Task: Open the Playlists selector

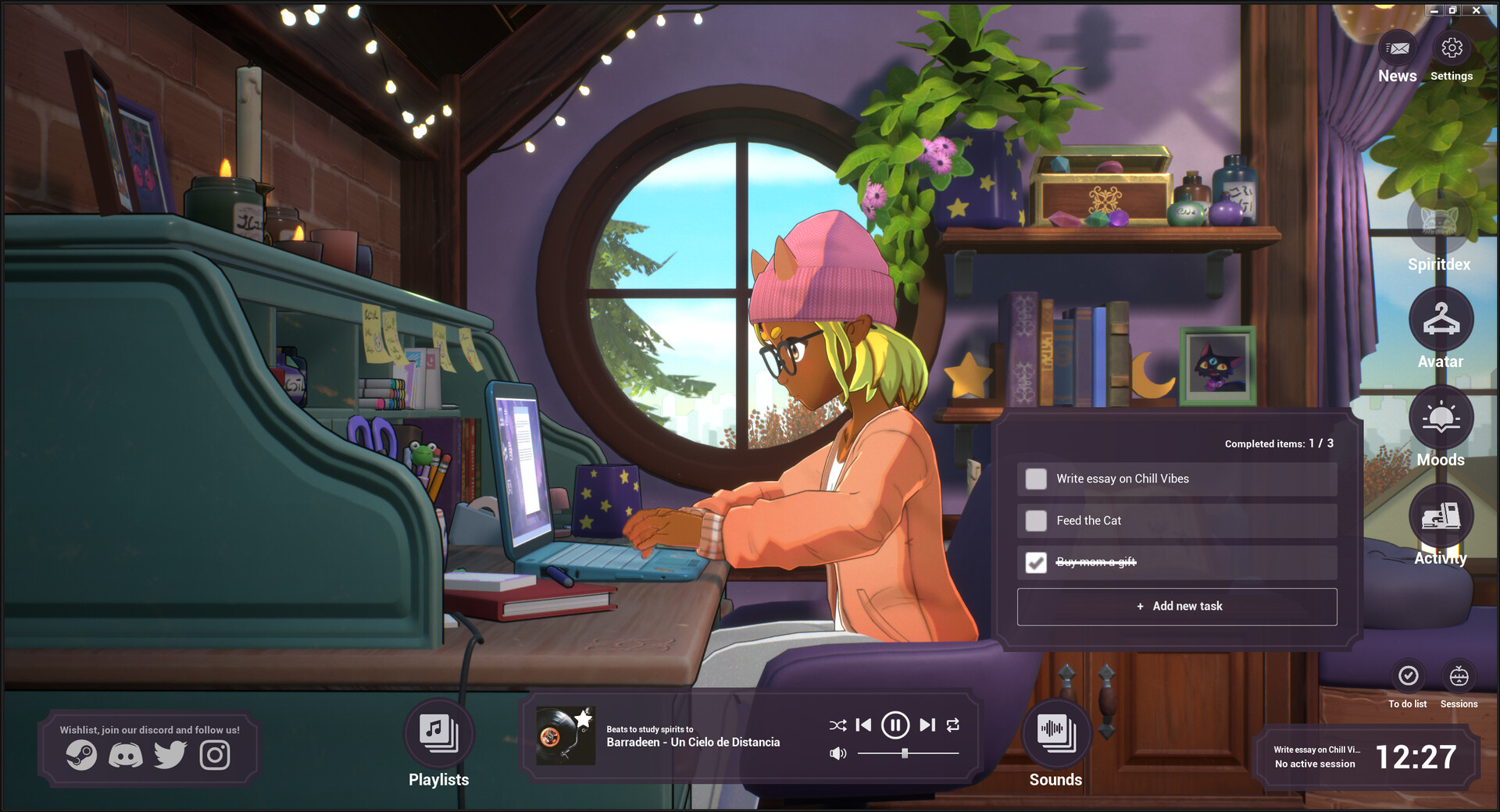Action: (437, 732)
